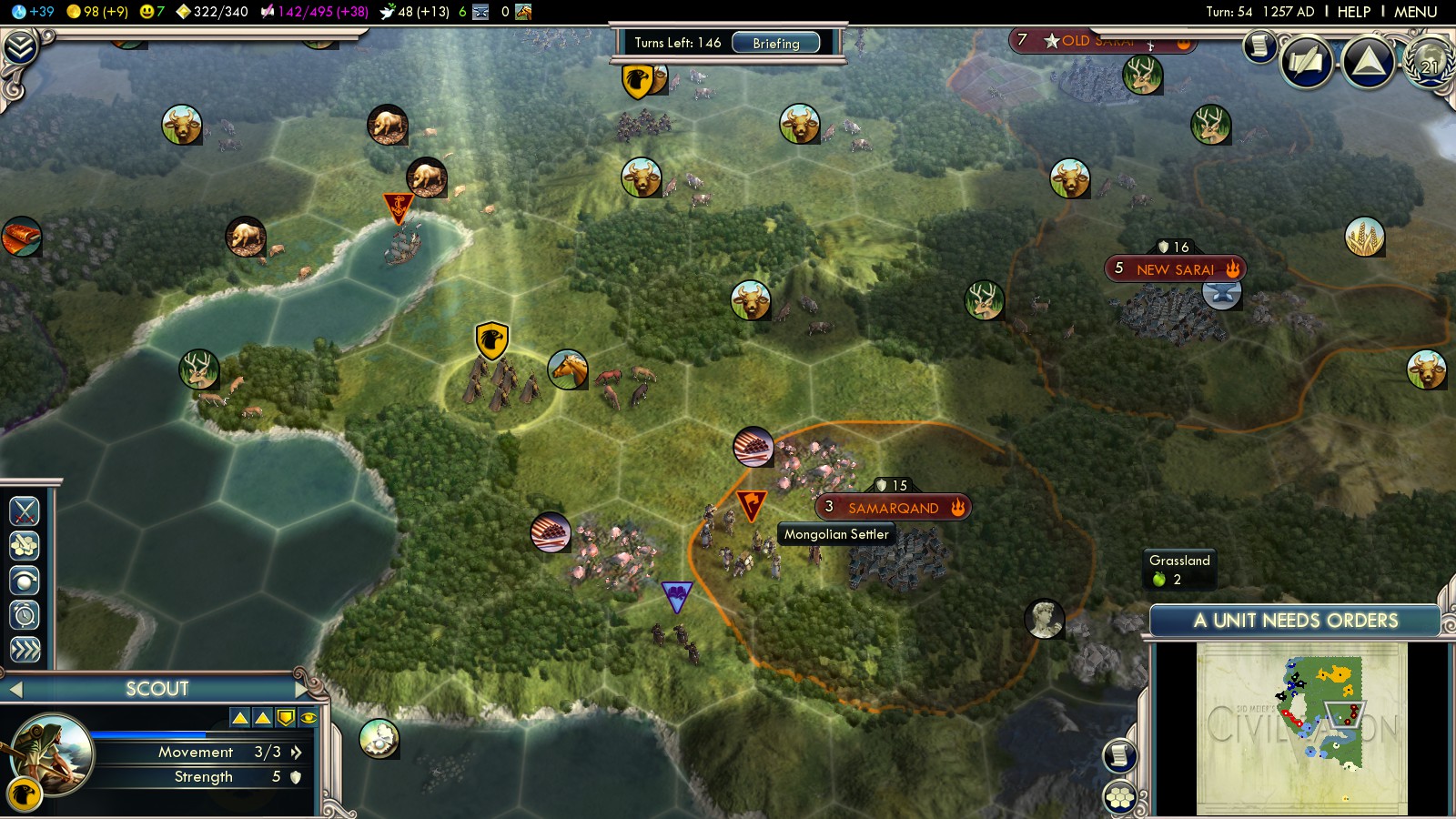Image resolution: width=1456 pixels, height=819 pixels.
Task: Open the diplomacy scroll-and-quill button
Action: 1307,62
